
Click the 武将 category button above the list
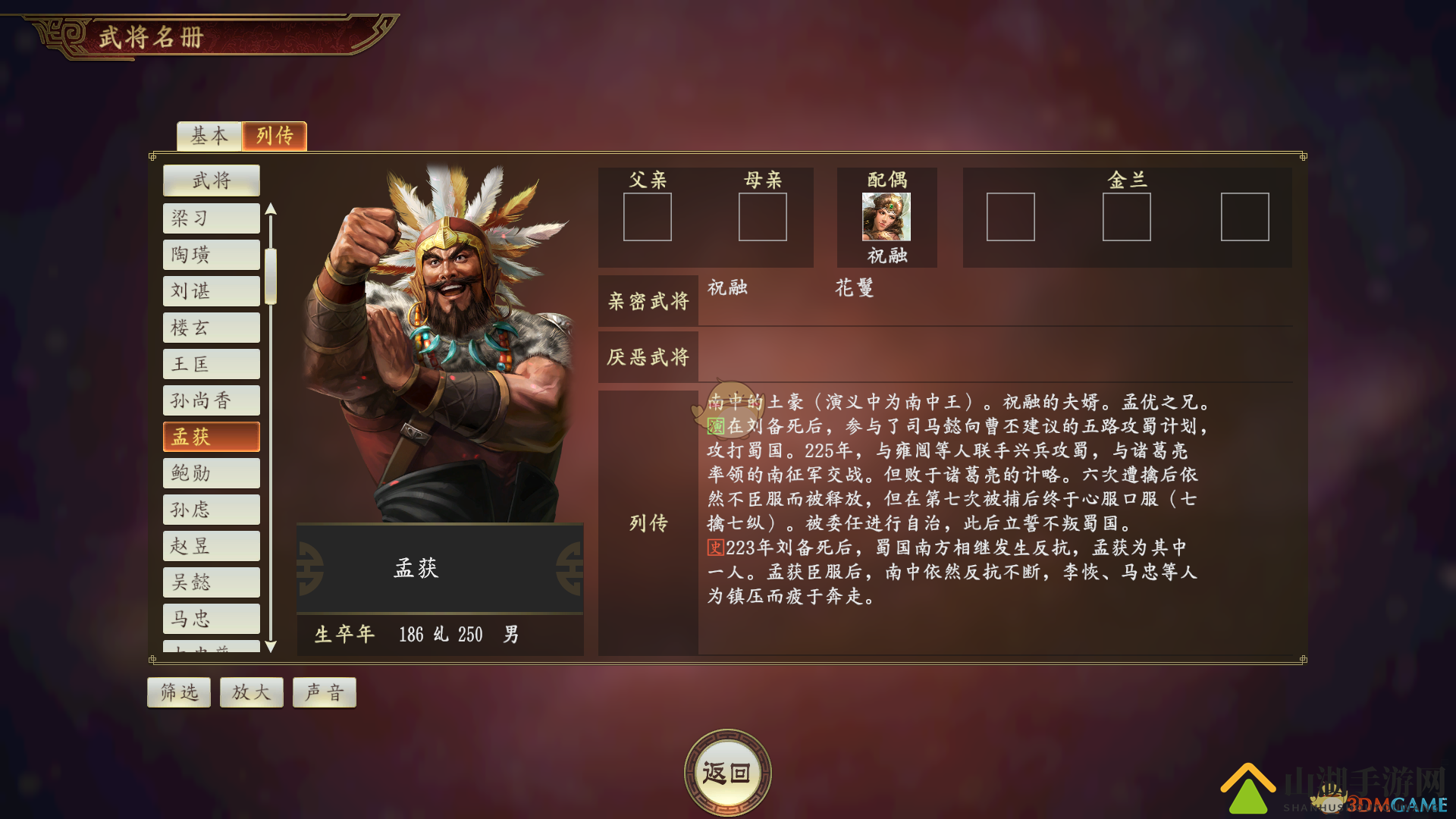tap(211, 180)
